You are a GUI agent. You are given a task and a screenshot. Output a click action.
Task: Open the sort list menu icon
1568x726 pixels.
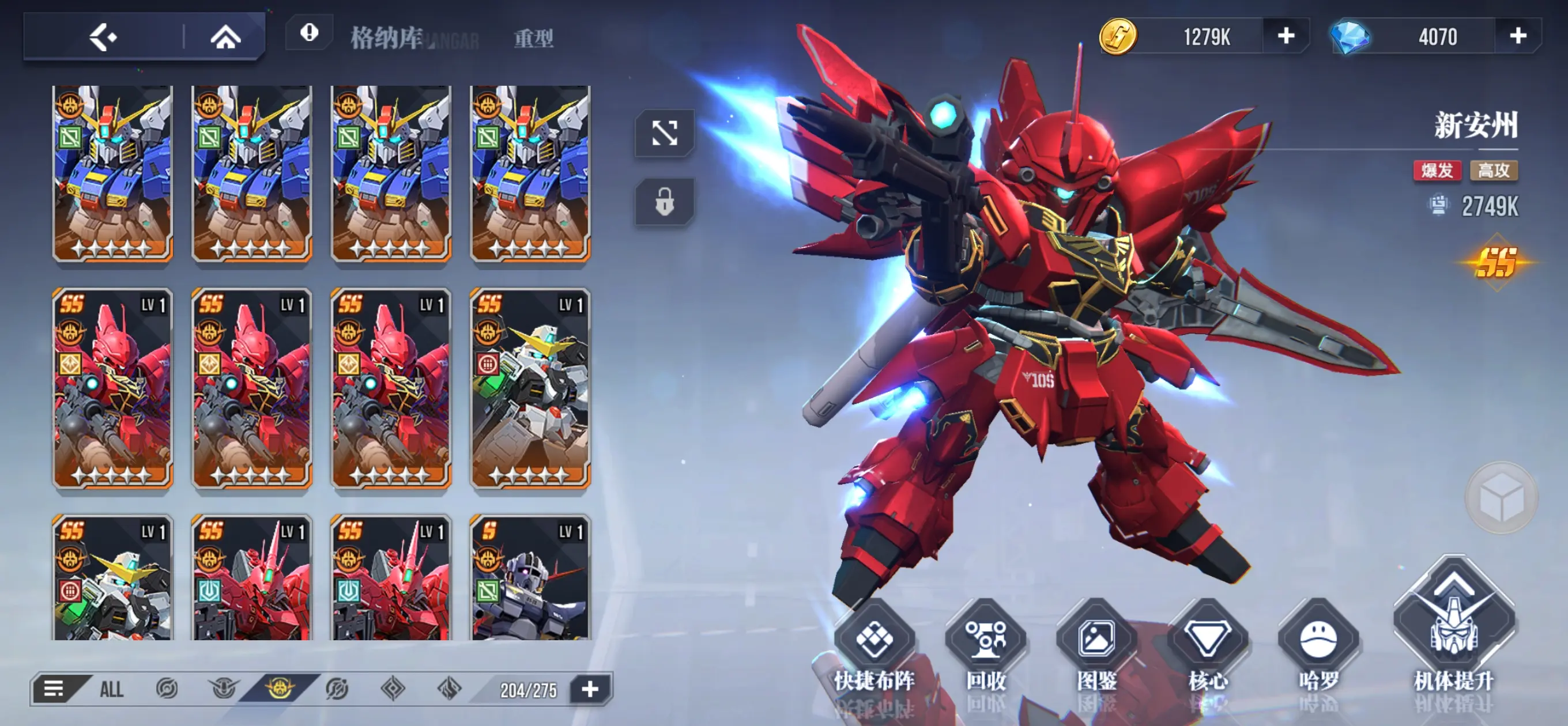(x=54, y=690)
